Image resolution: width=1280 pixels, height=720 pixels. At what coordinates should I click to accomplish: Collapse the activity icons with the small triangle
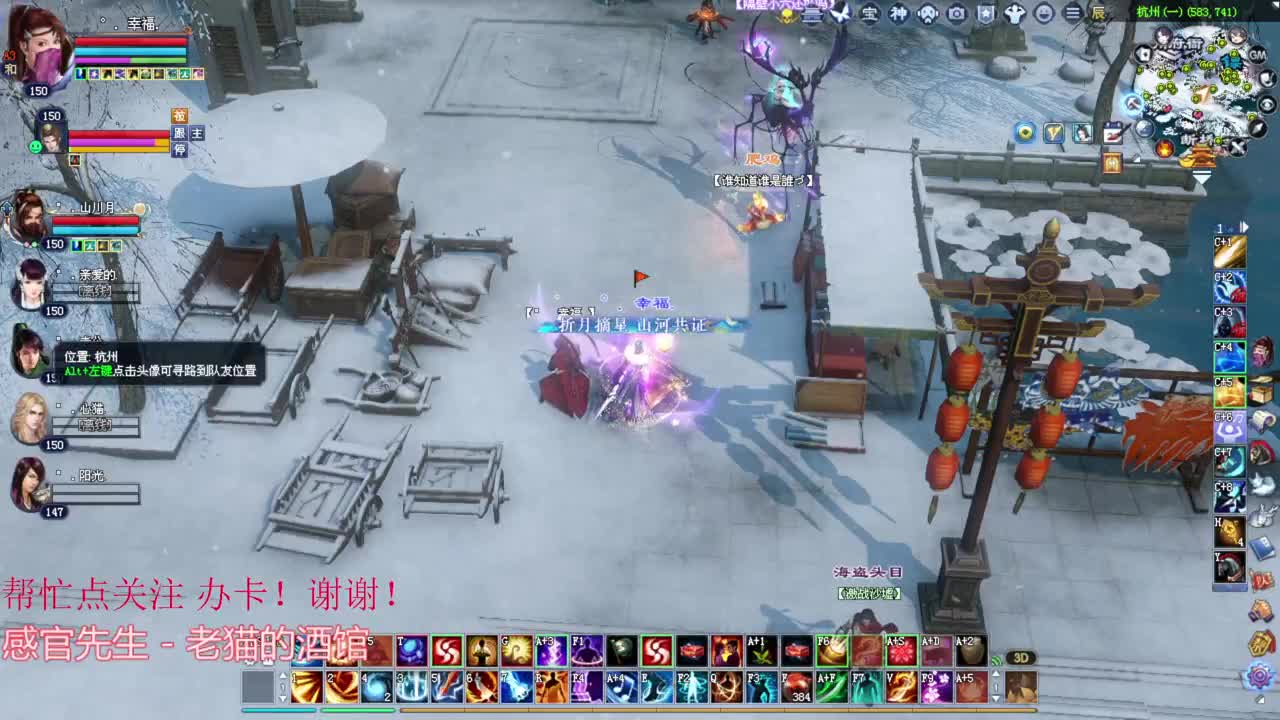[x=1138, y=159]
